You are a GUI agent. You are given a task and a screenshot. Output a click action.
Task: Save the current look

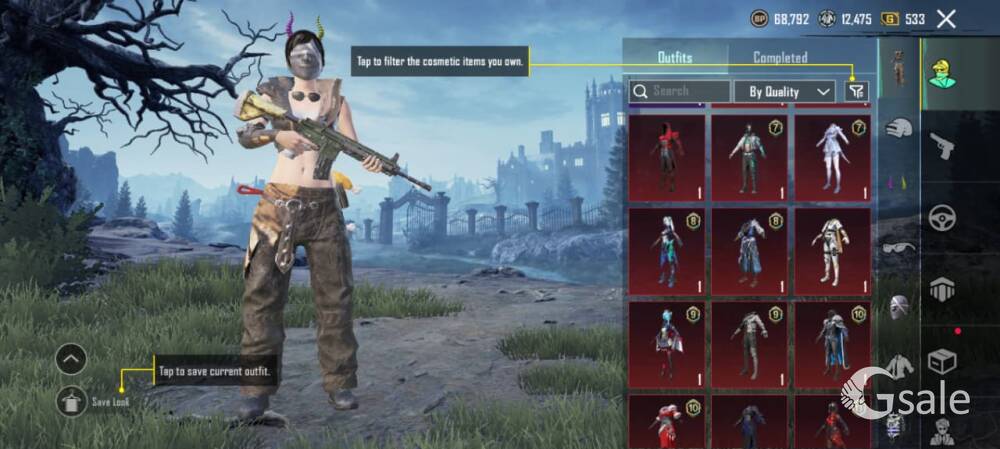(x=71, y=401)
